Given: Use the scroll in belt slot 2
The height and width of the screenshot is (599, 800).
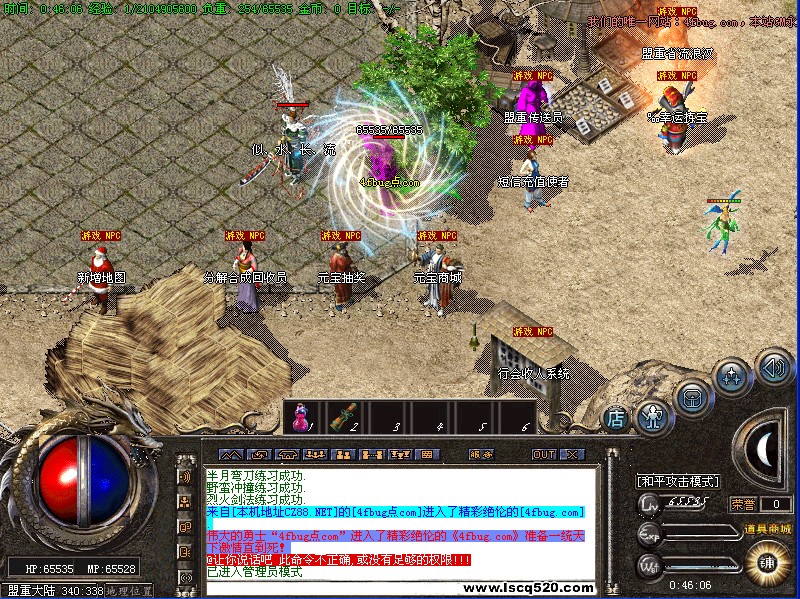Looking at the screenshot, I should pyautogui.click(x=344, y=418).
